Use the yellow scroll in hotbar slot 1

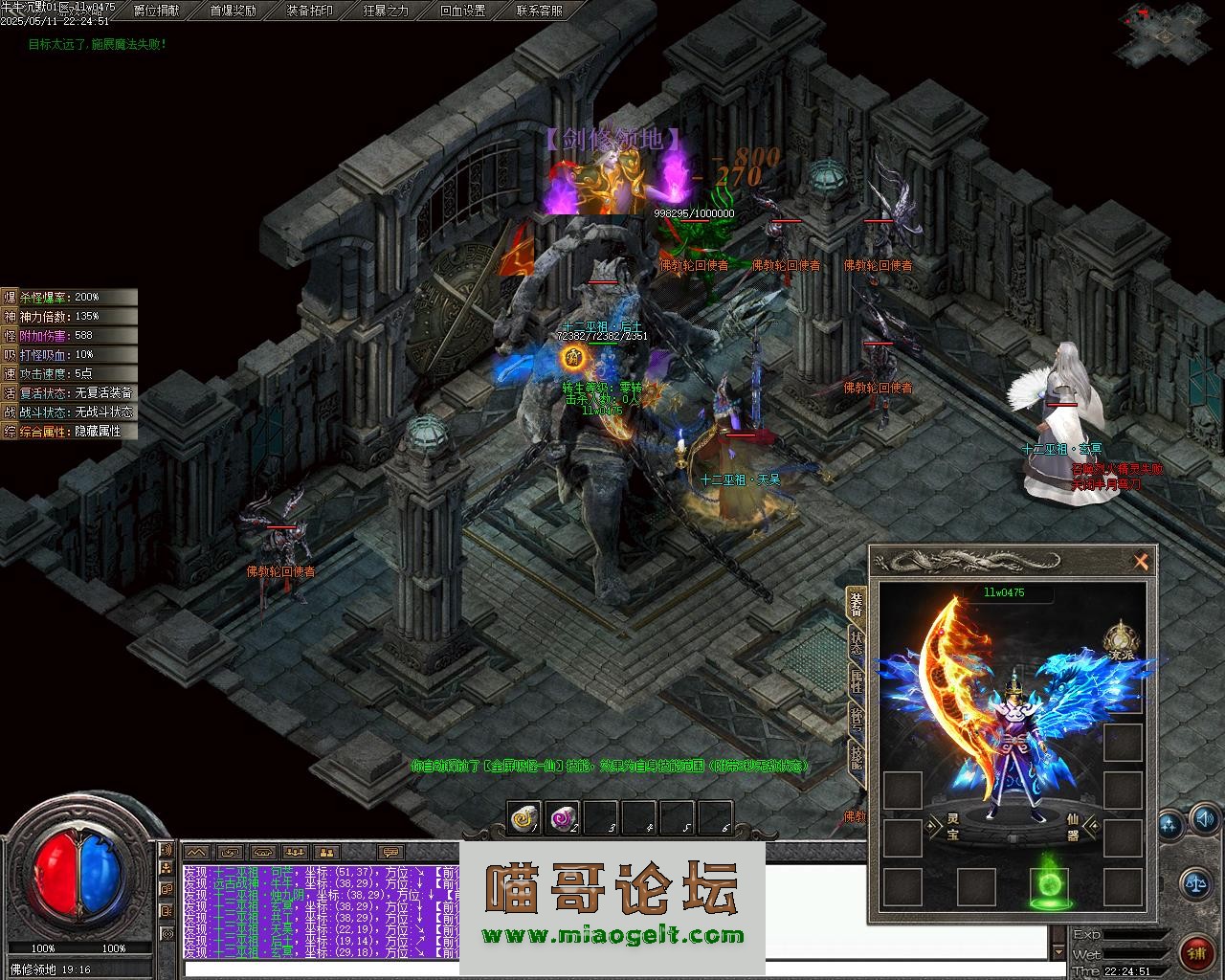point(523,817)
